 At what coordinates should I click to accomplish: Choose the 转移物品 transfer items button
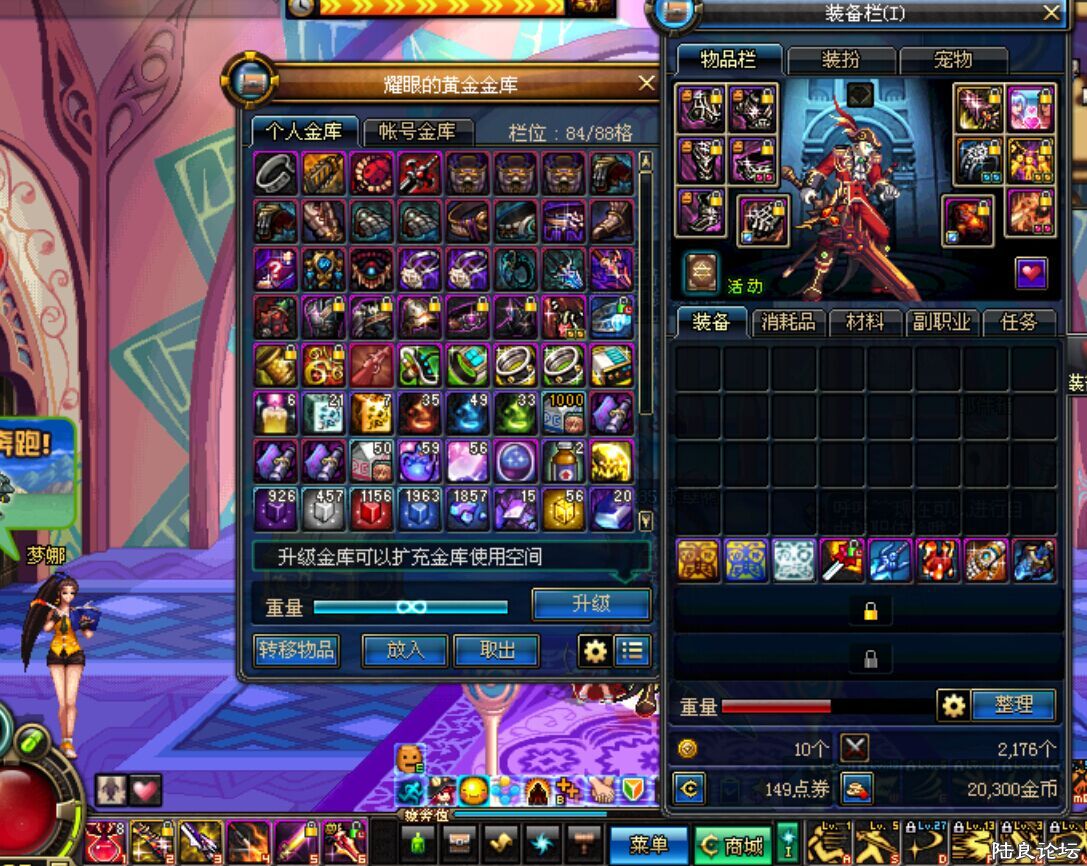pos(296,651)
